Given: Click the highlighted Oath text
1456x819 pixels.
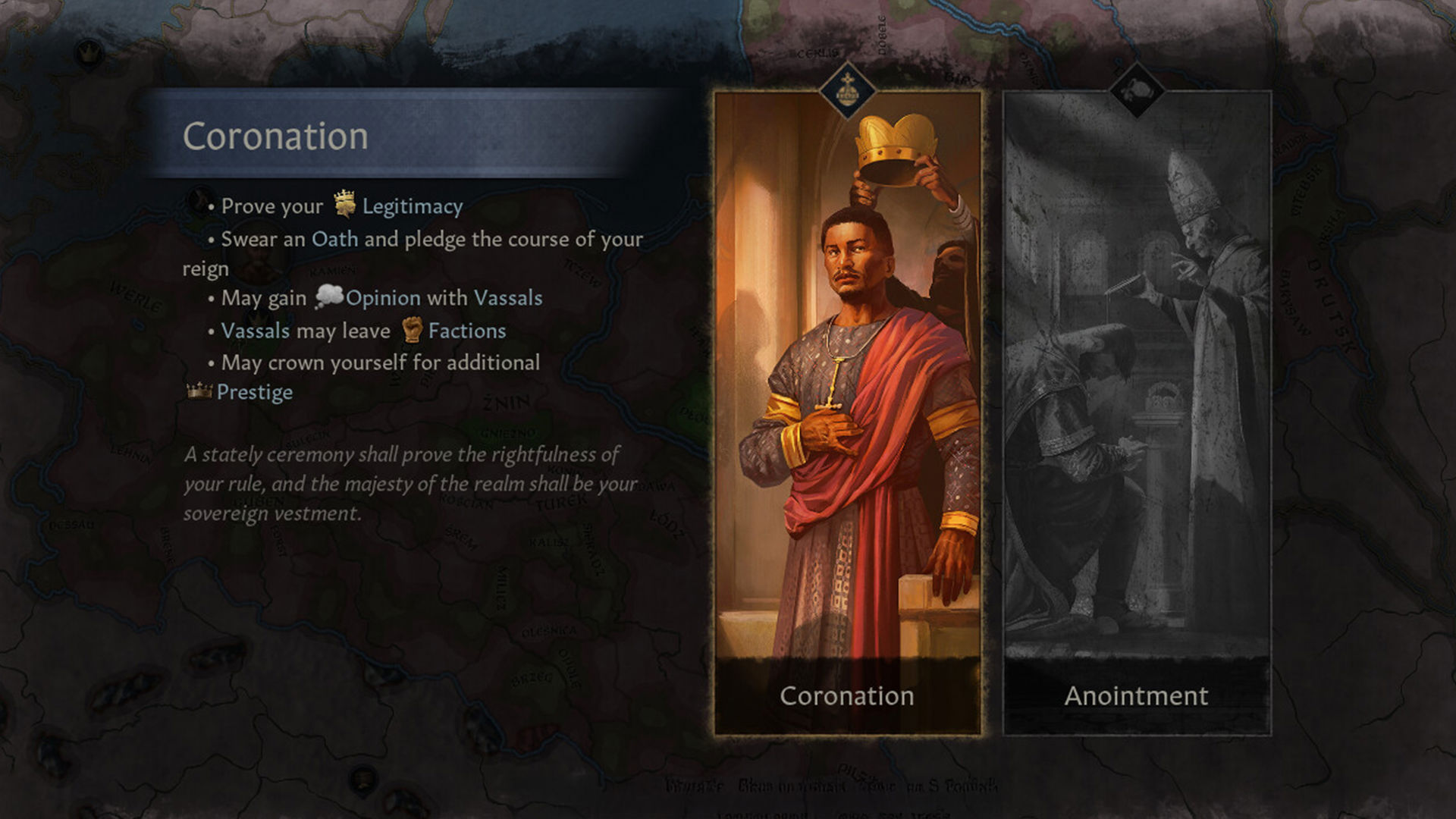Looking at the screenshot, I should [334, 238].
